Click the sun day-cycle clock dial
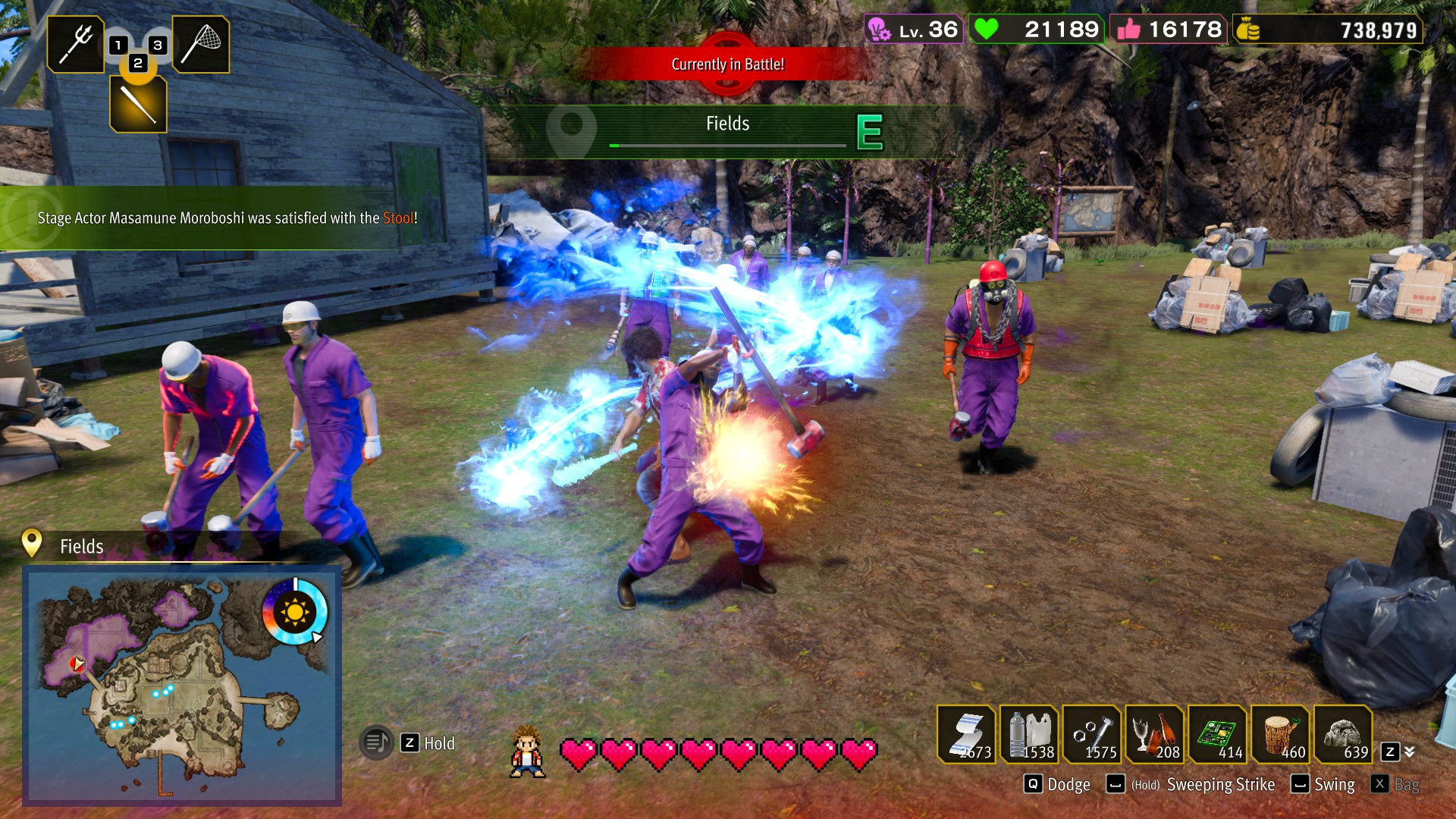 pyautogui.click(x=294, y=611)
